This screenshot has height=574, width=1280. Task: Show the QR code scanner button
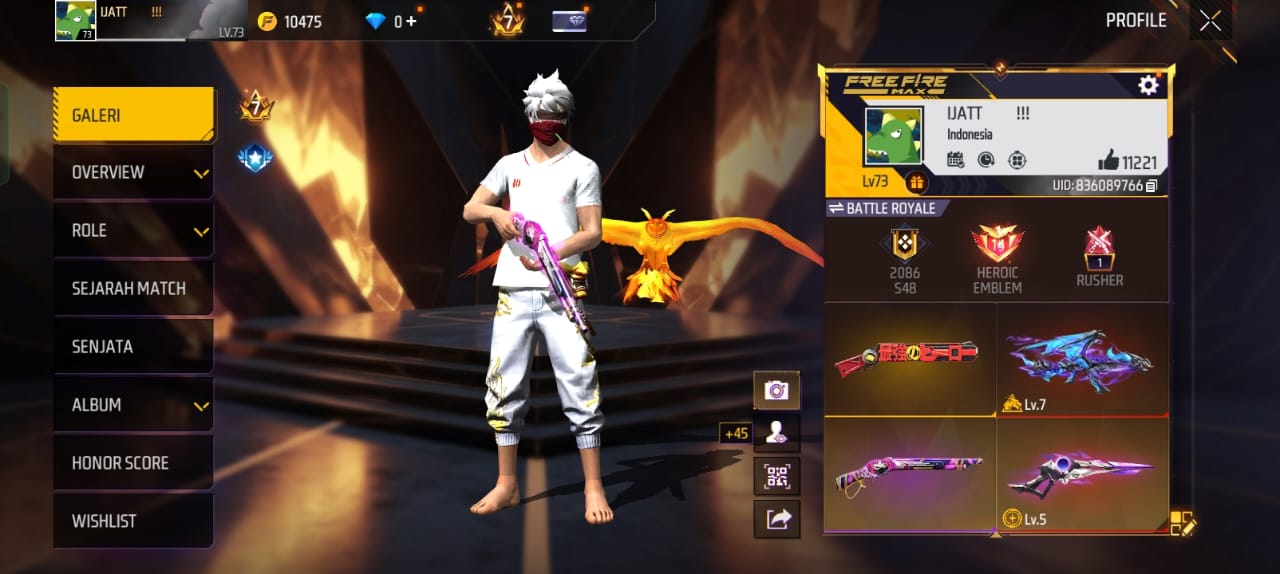click(x=776, y=476)
